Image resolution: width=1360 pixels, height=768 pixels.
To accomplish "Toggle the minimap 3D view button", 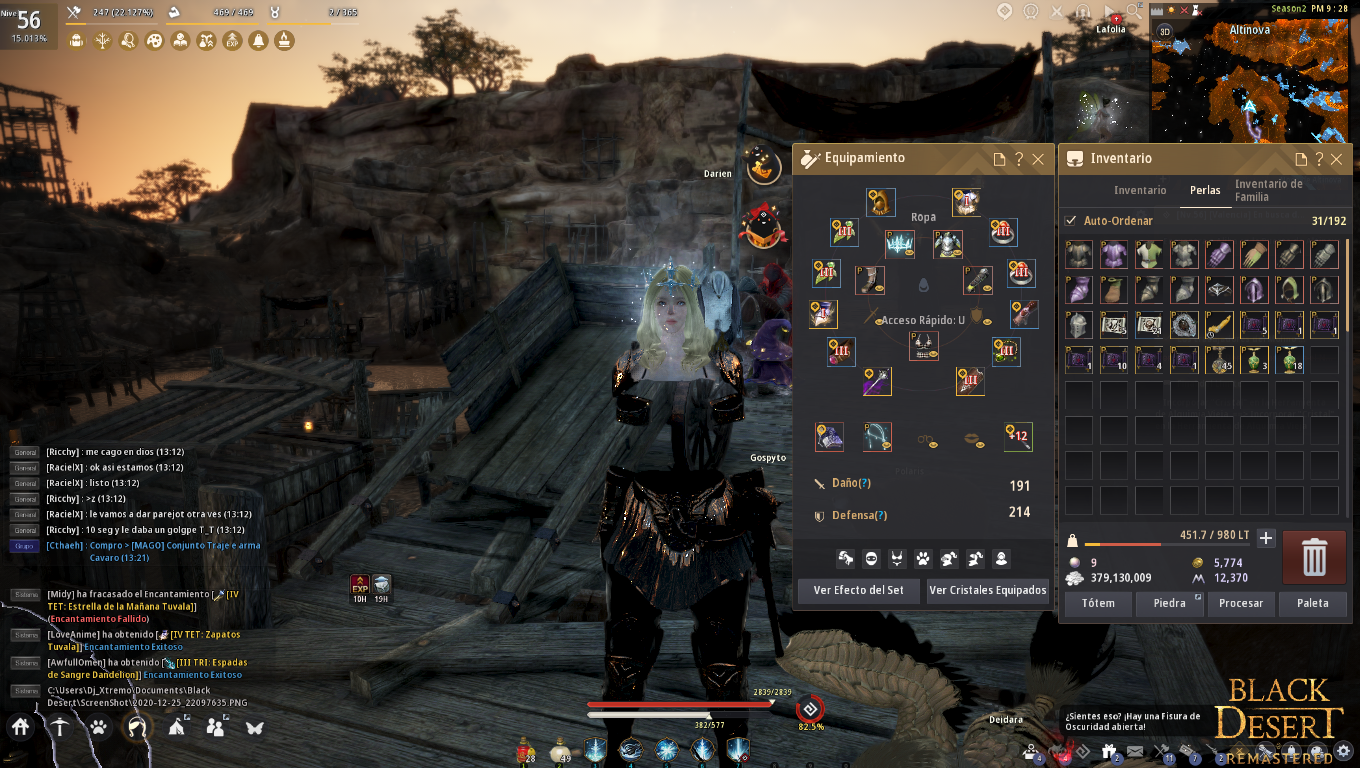I will [x=1164, y=31].
